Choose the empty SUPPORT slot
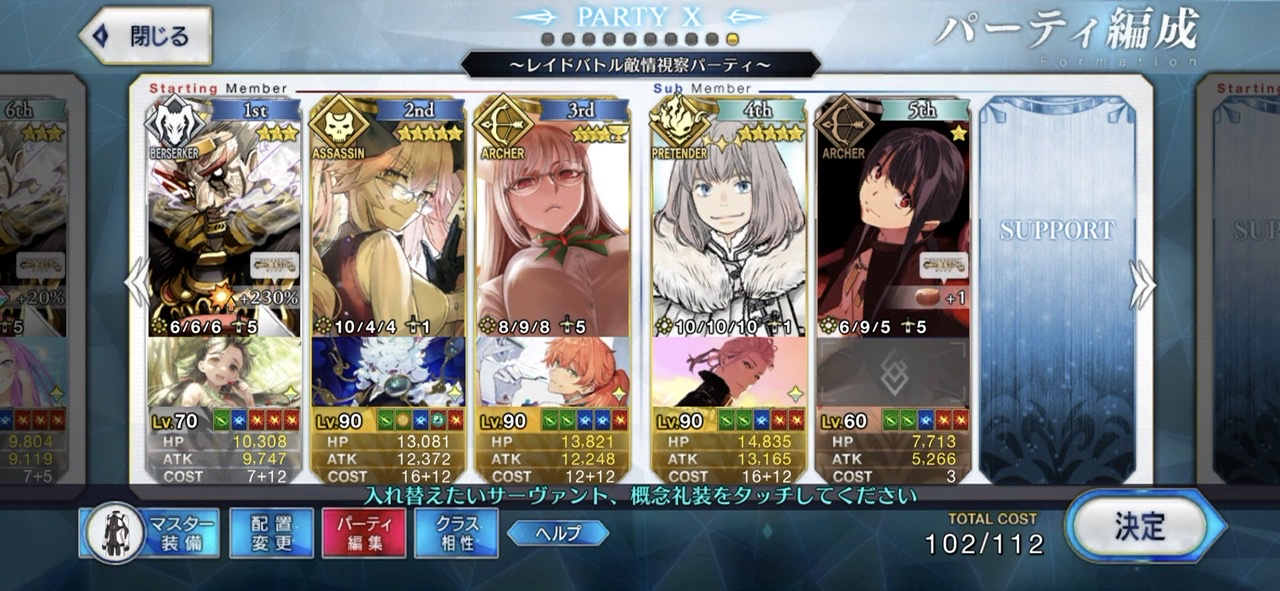Screen dimensions: 1280x591 (x=1056, y=290)
